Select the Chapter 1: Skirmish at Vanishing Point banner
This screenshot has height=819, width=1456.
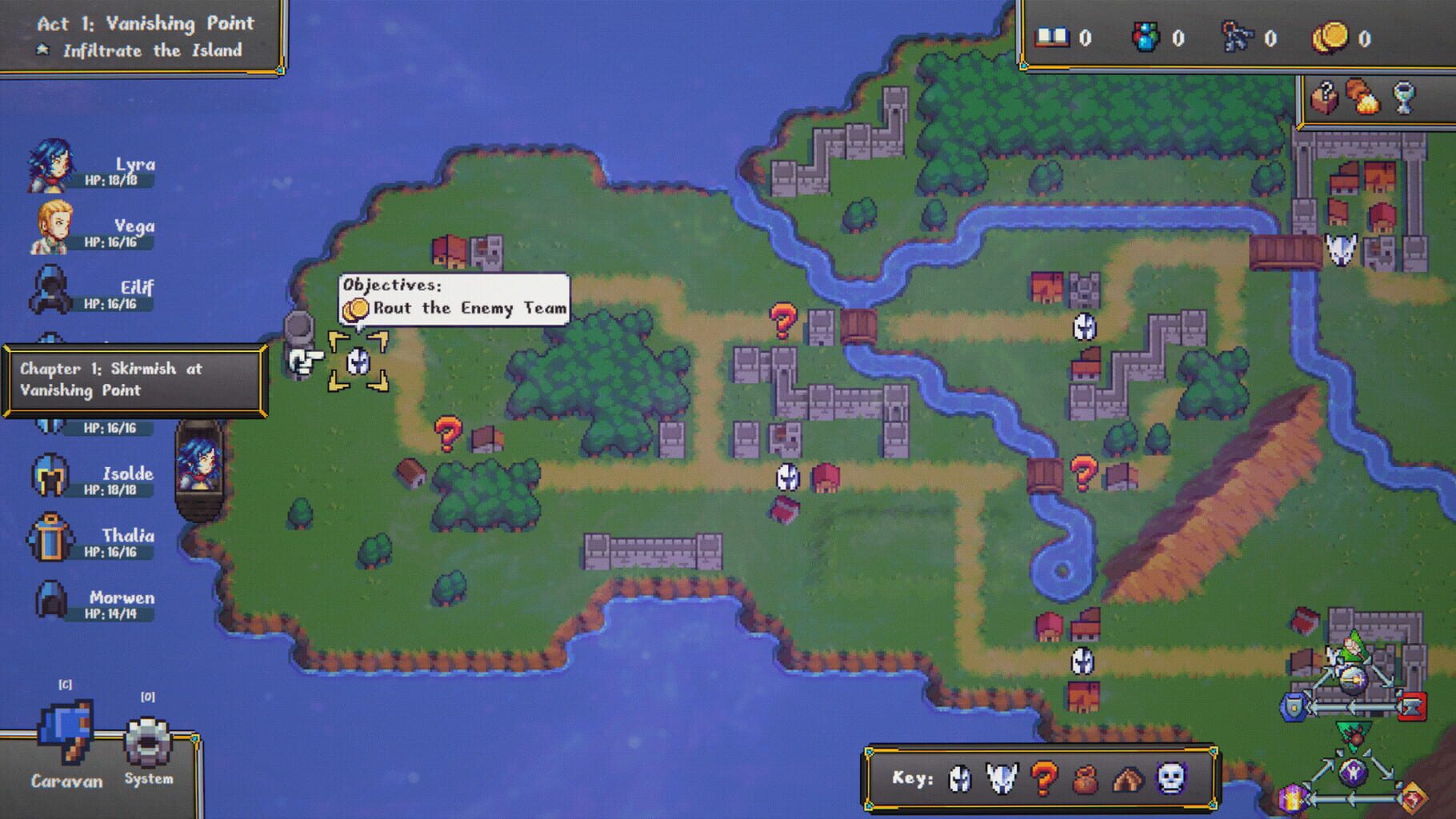pos(134,381)
